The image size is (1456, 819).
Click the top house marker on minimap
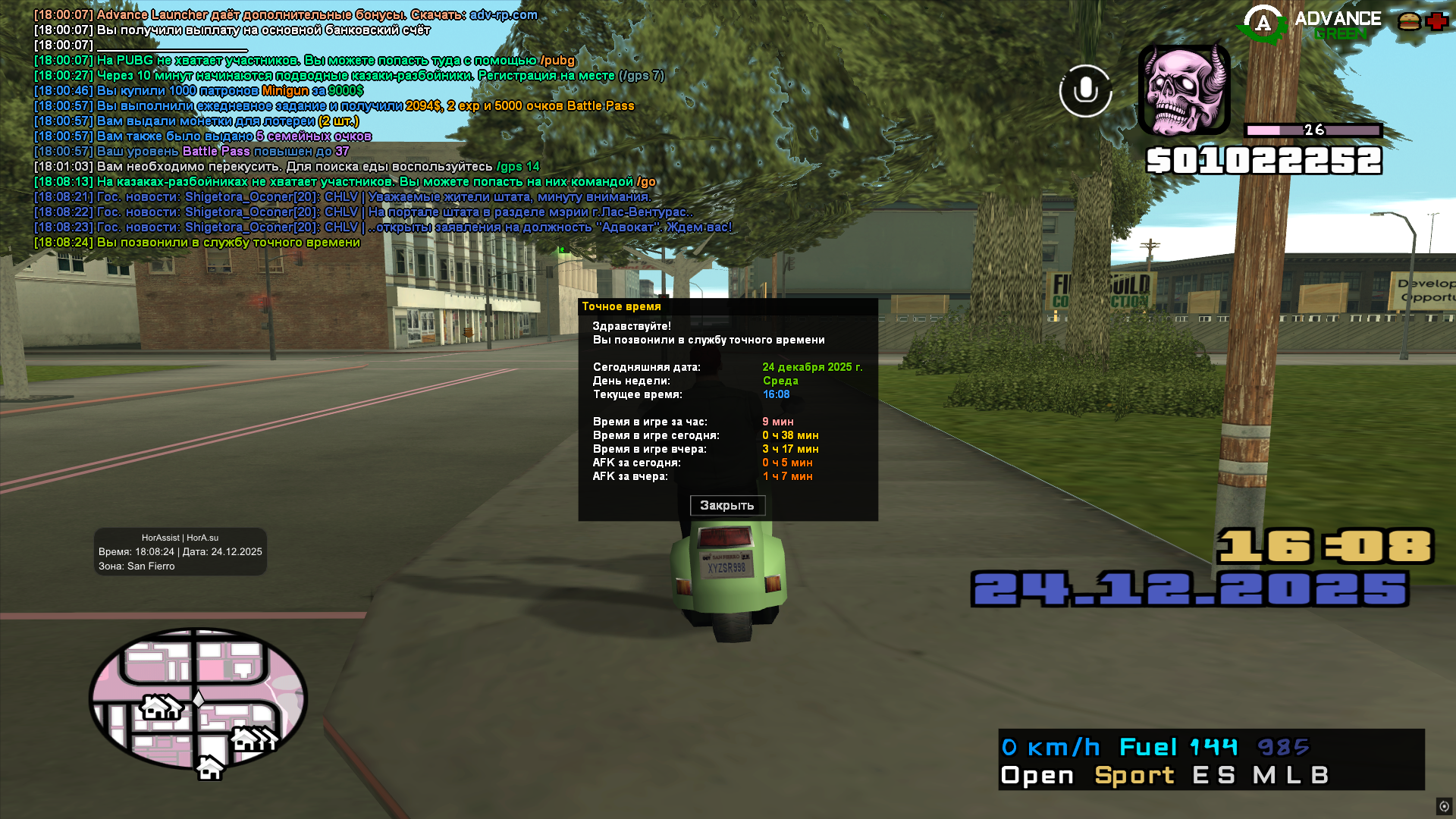coord(160,708)
